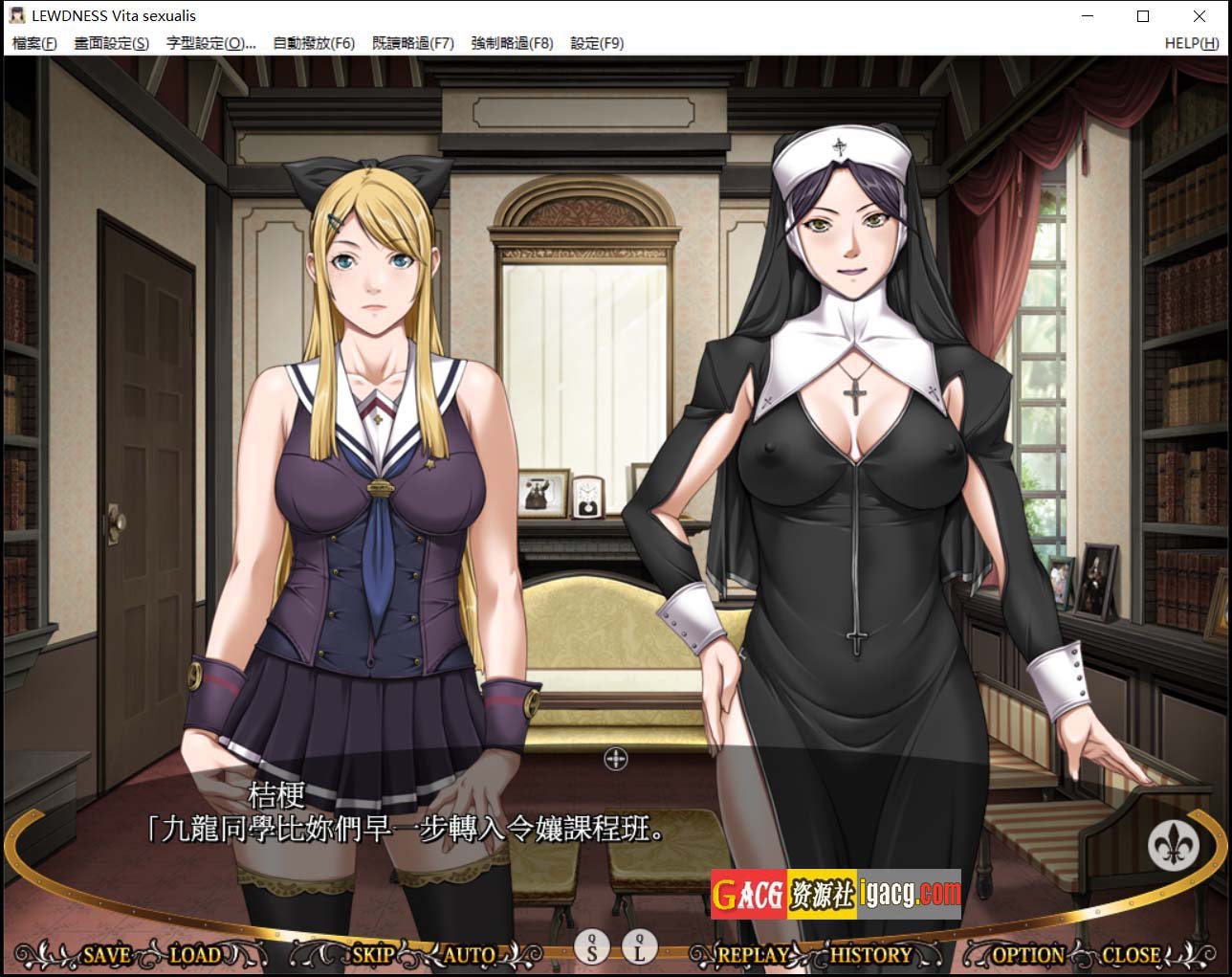Open the 檔案 (File) menu
This screenshot has height=977, width=1232.
click(x=34, y=43)
